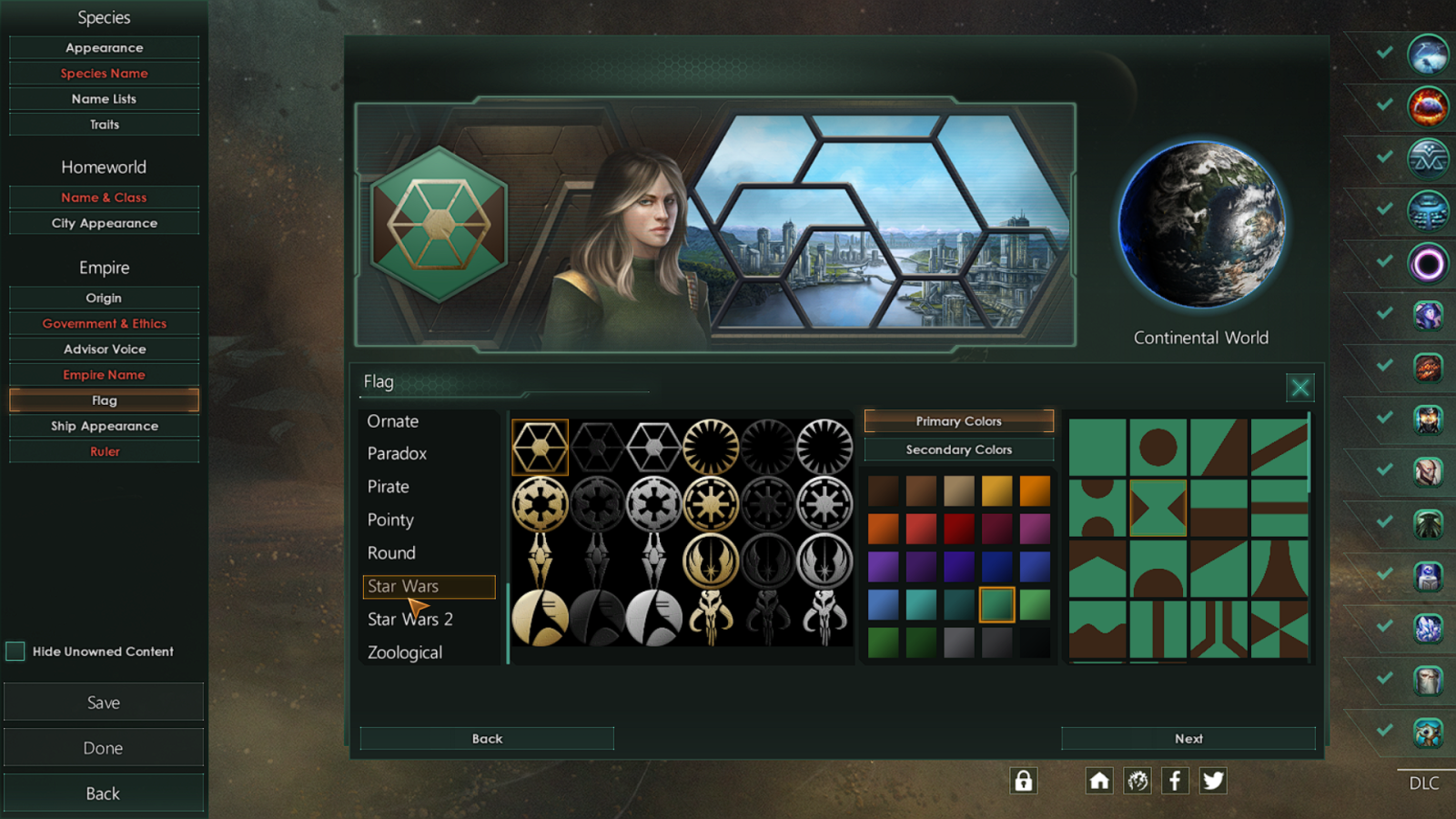This screenshot has height=819, width=1456.
Task: Select the Traits menu entry
Action: 104,125
